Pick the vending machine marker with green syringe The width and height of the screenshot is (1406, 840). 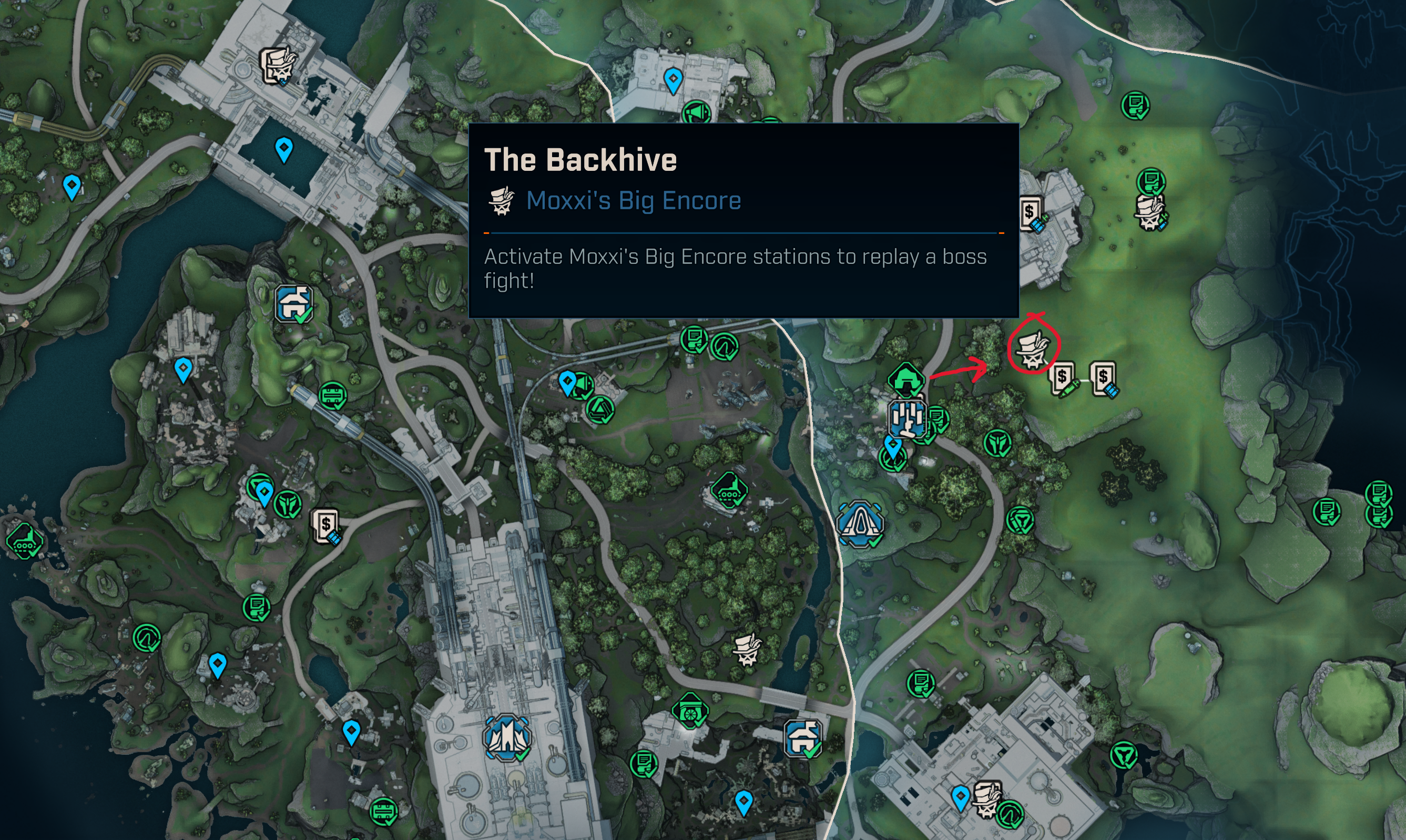[x=1063, y=378]
